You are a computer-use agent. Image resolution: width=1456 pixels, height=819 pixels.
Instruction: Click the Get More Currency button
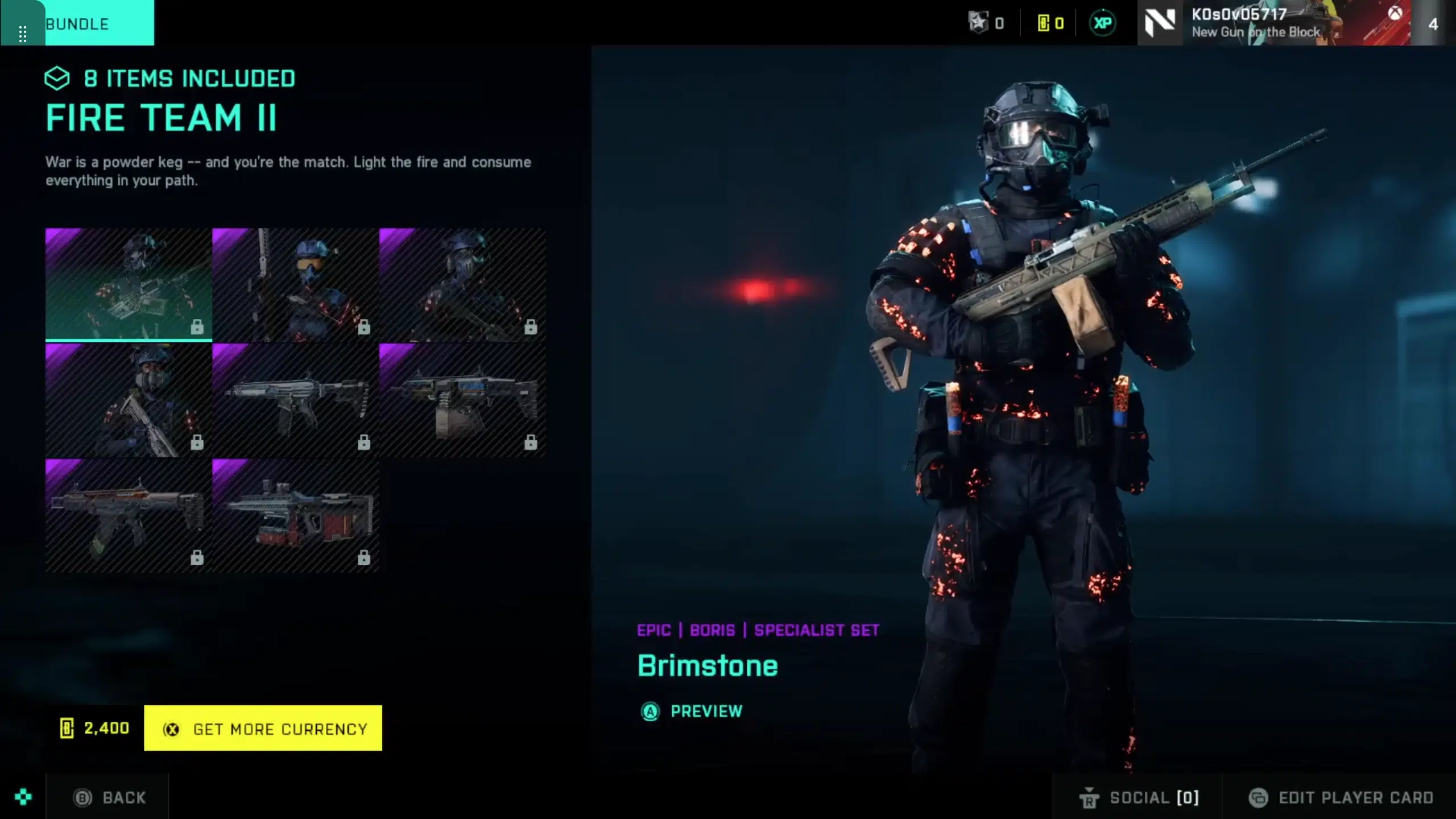pyautogui.click(x=263, y=728)
